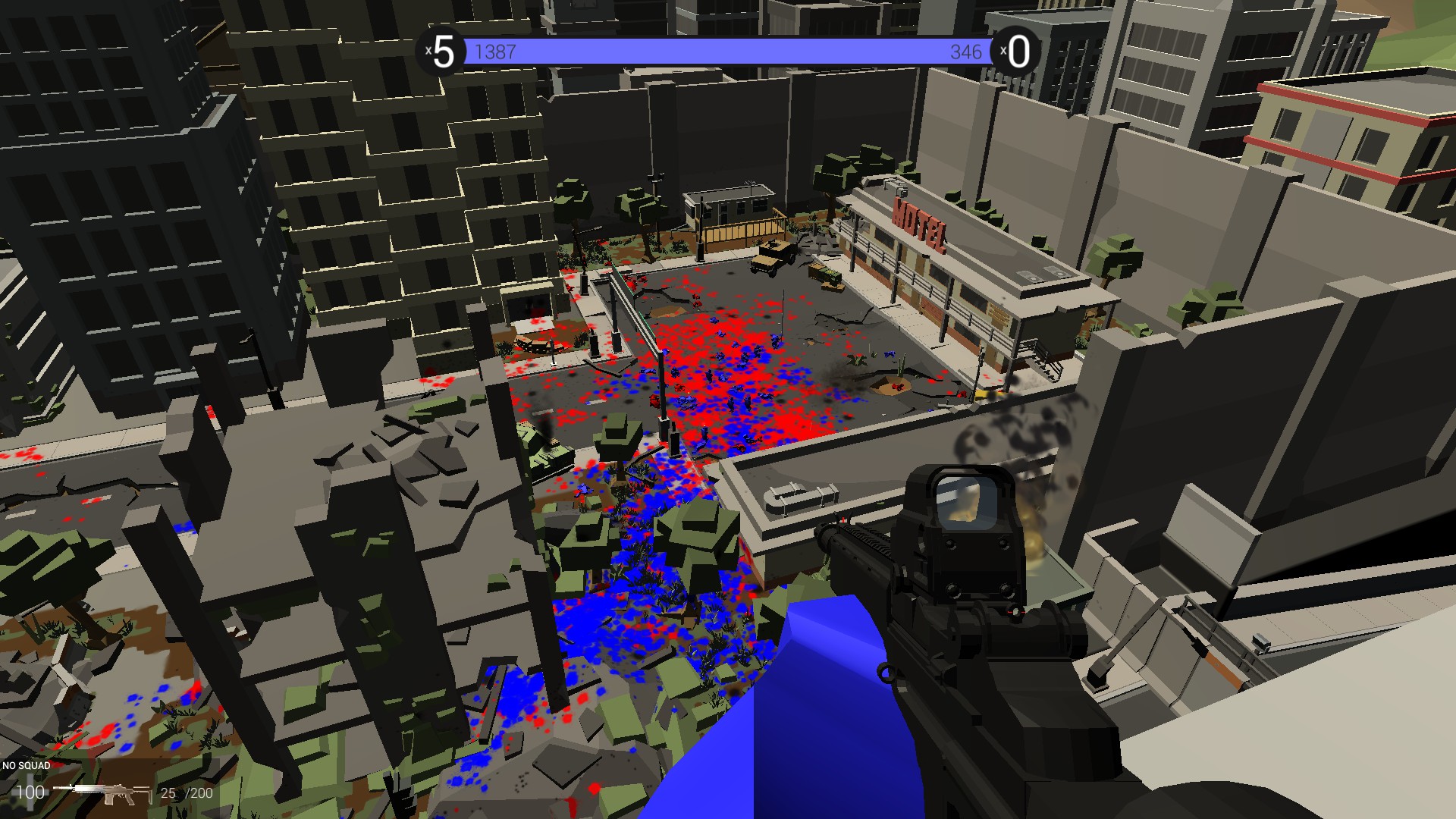This screenshot has width=1456, height=819.
Task: Click the health crosshair icon showing 100
Action: pyautogui.click(x=30, y=792)
